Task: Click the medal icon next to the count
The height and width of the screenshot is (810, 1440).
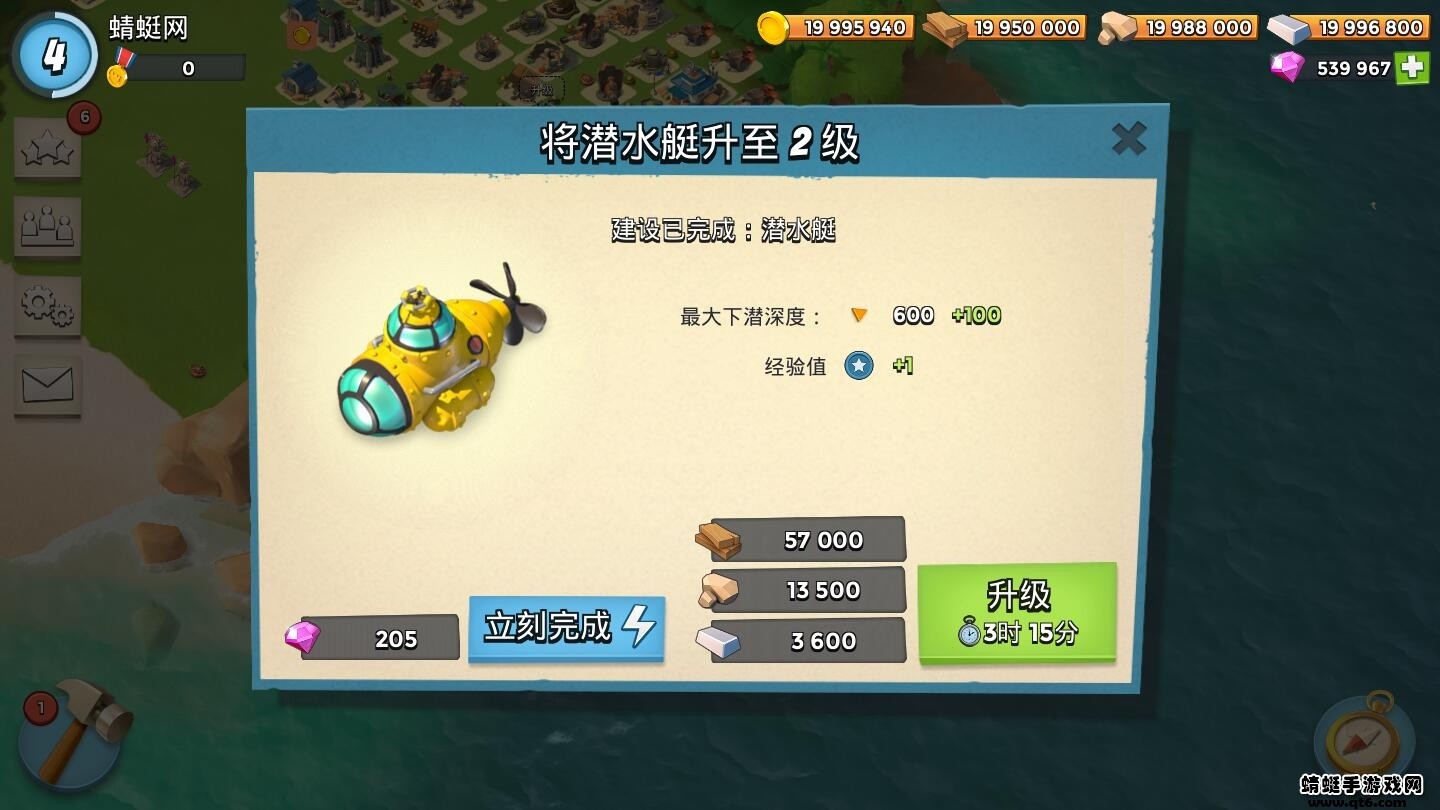Action: click(122, 68)
